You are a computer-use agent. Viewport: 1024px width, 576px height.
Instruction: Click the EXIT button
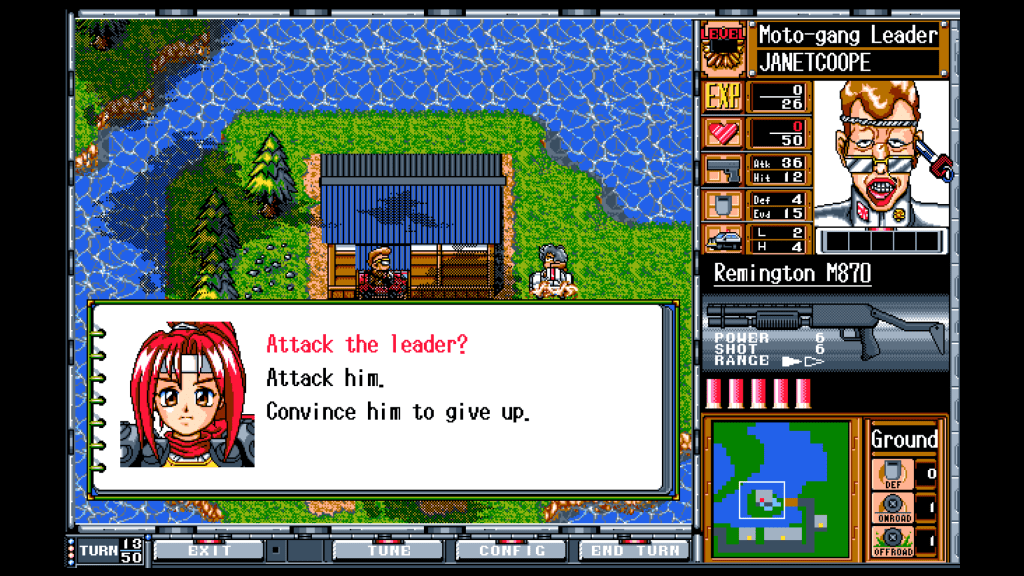pyautogui.click(x=209, y=550)
